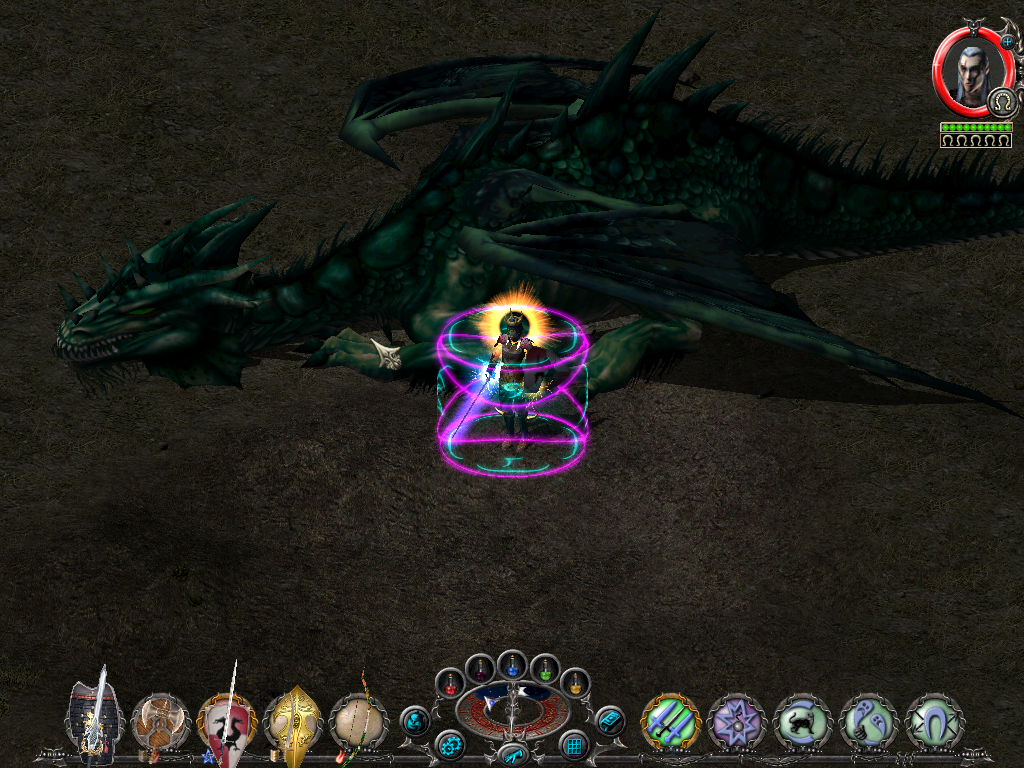The image size is (1024, 768).
Task: Open the cyan grid inventory button
Action: point(574,745)
